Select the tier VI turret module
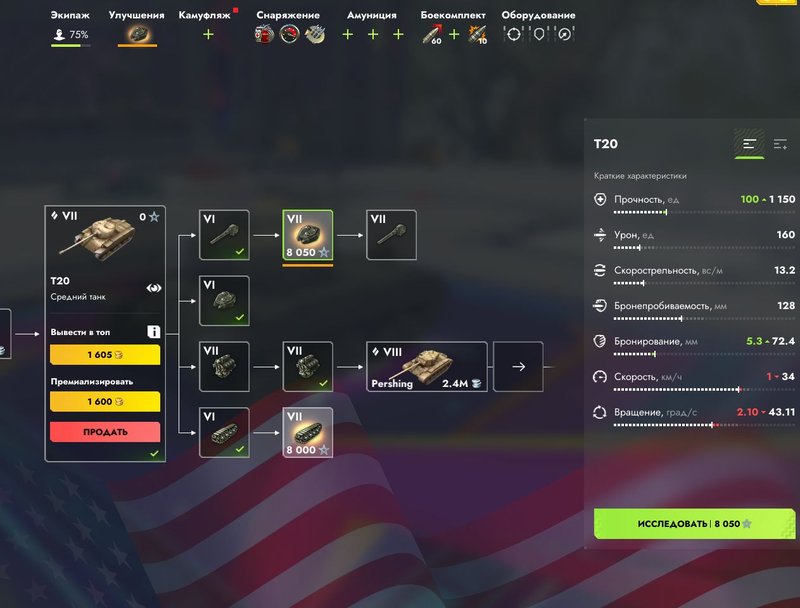Screen dimensions: 800x608 pos(224,300)
